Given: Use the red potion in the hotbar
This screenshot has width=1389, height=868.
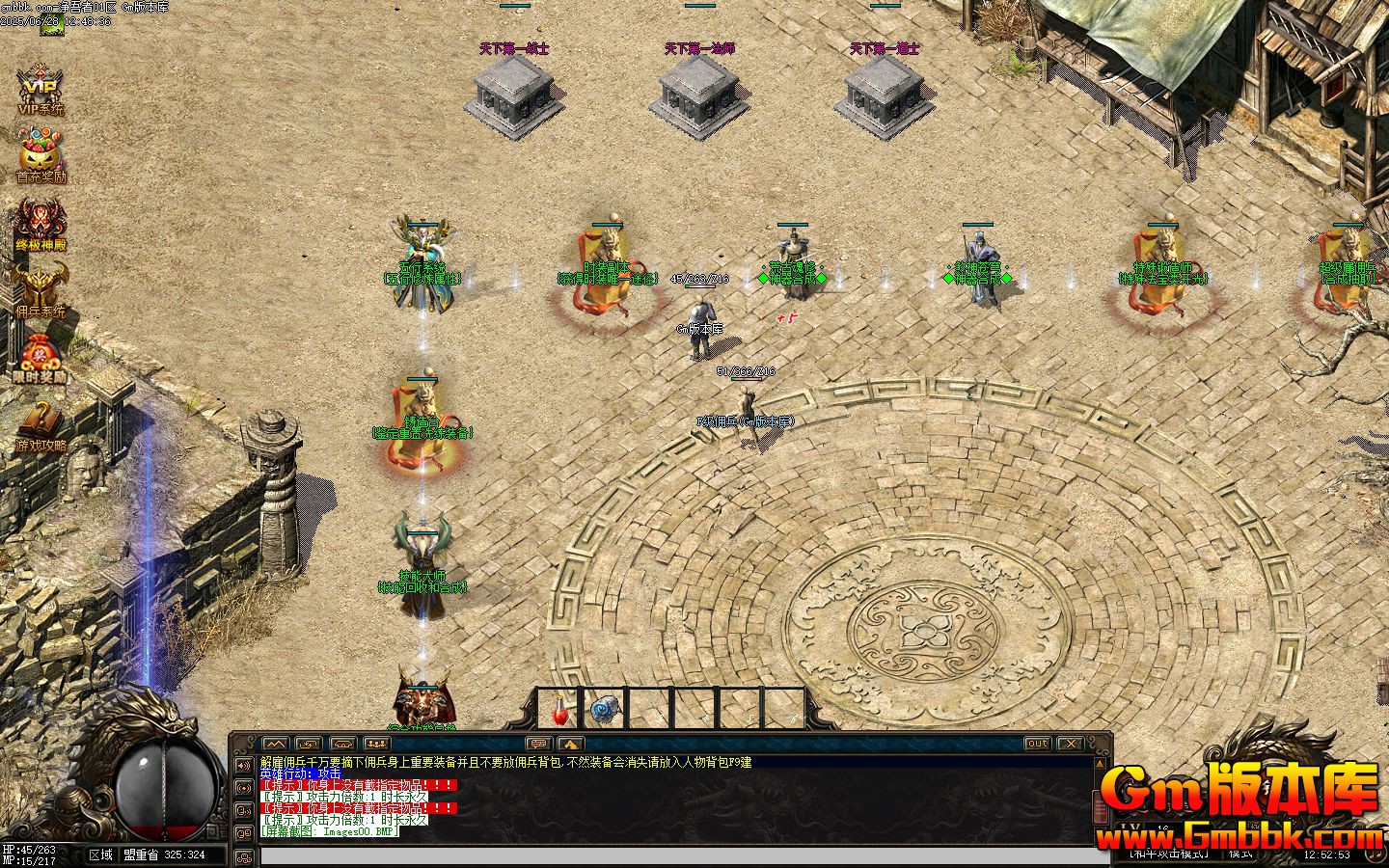Looking at the screenshot, I should (558, 711).
